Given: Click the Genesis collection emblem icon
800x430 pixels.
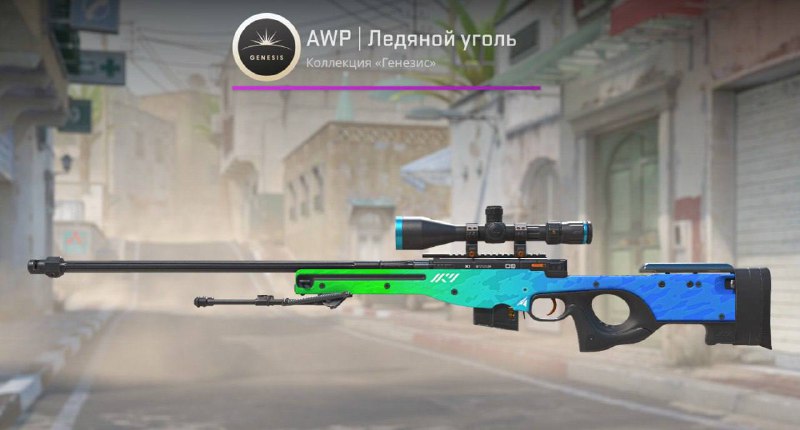Looking at the screenshot, I should tap(265, 47).
